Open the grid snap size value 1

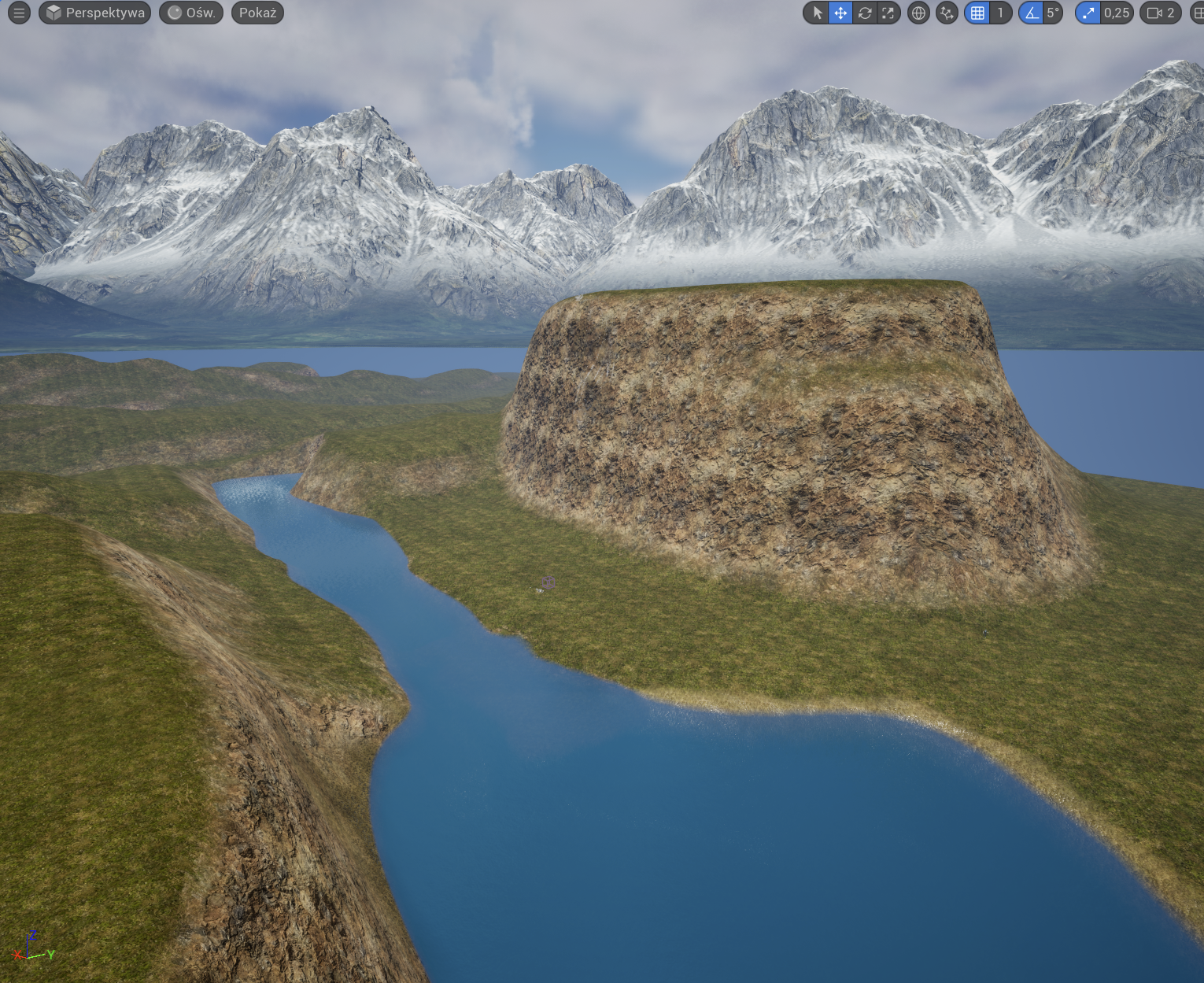click(1000, 13)
